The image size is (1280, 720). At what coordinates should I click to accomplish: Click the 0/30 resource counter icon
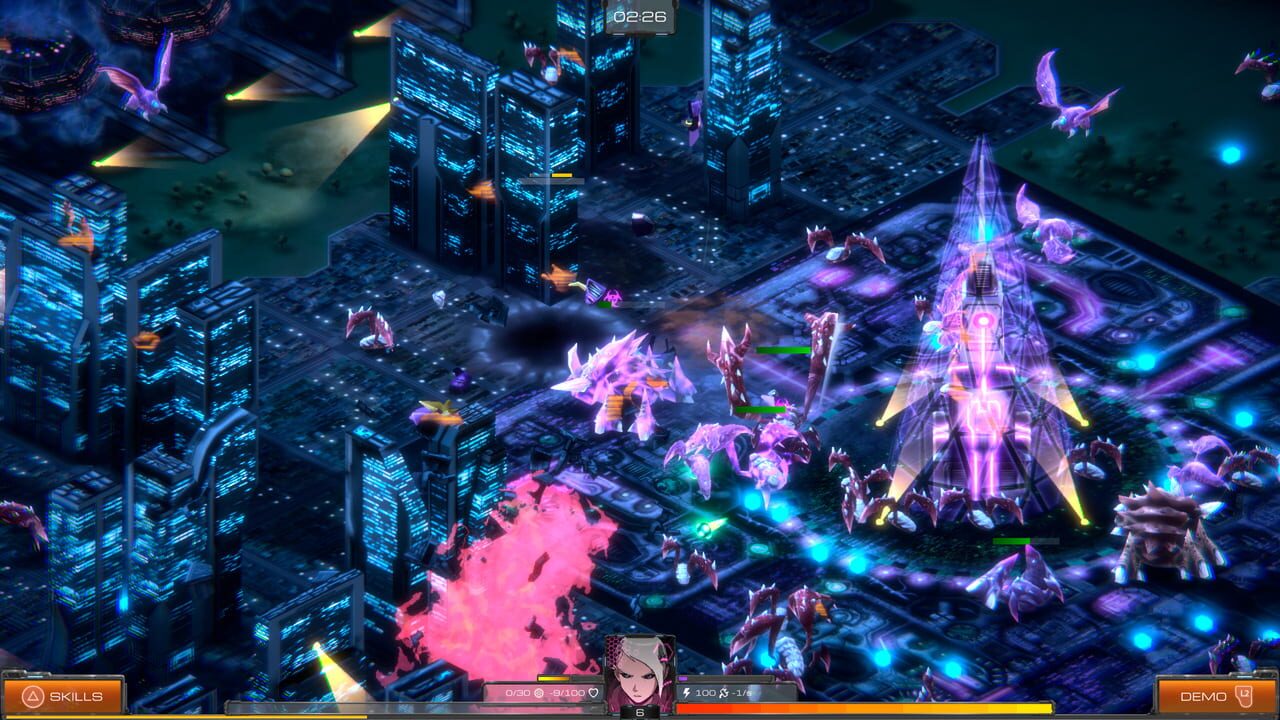(539, 693)
